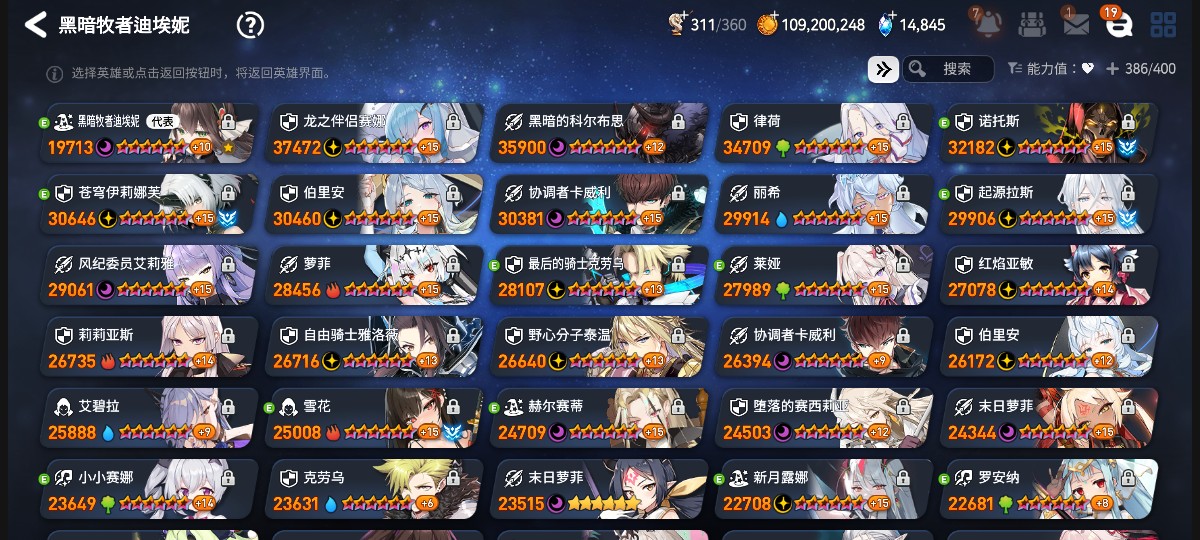This screenshot has height=540, width=1200.
Task: Choose the 罗安纳 hero card
Action: pyautogui.click(x=1050, y=489)
